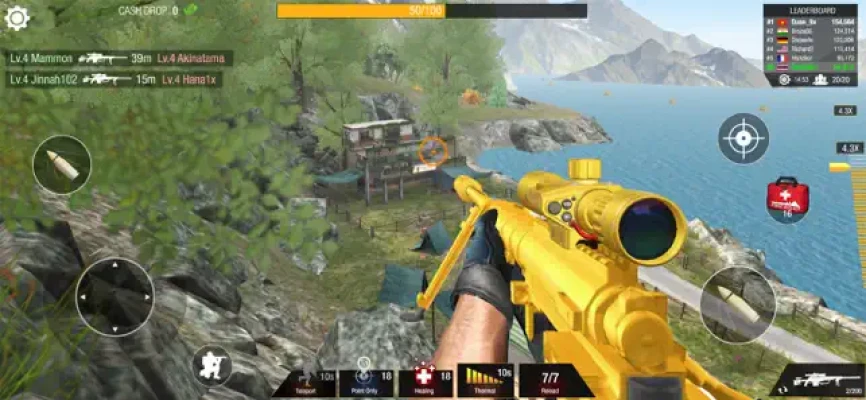The height and width of the screenshot is (400, 866).
Task: Activate the Point Only skill
Action: pos(366,382)
